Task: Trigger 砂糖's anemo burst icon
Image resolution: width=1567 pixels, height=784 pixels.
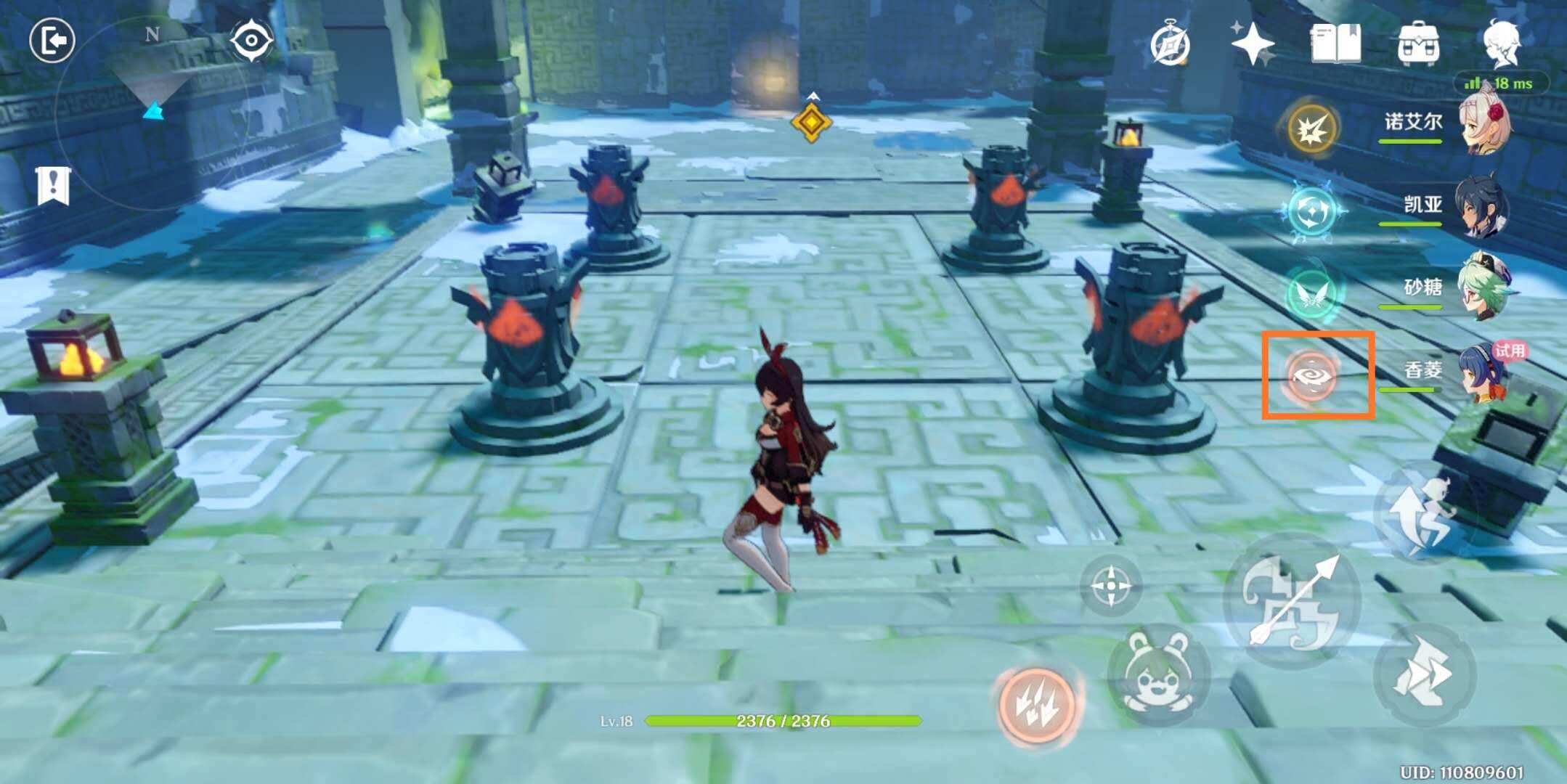Action: 1312,293
